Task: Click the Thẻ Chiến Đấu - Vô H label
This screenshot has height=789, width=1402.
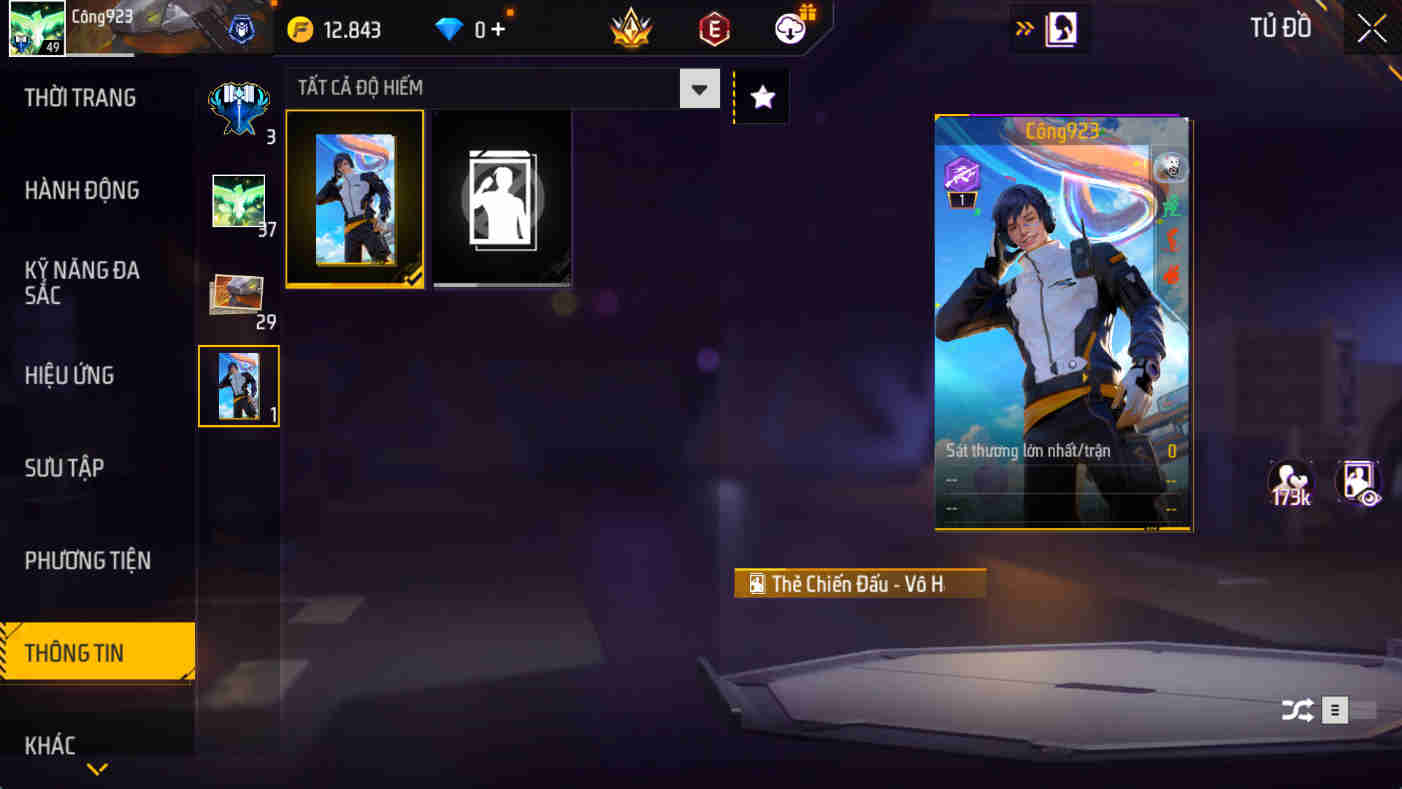Action: pos(860,581)
